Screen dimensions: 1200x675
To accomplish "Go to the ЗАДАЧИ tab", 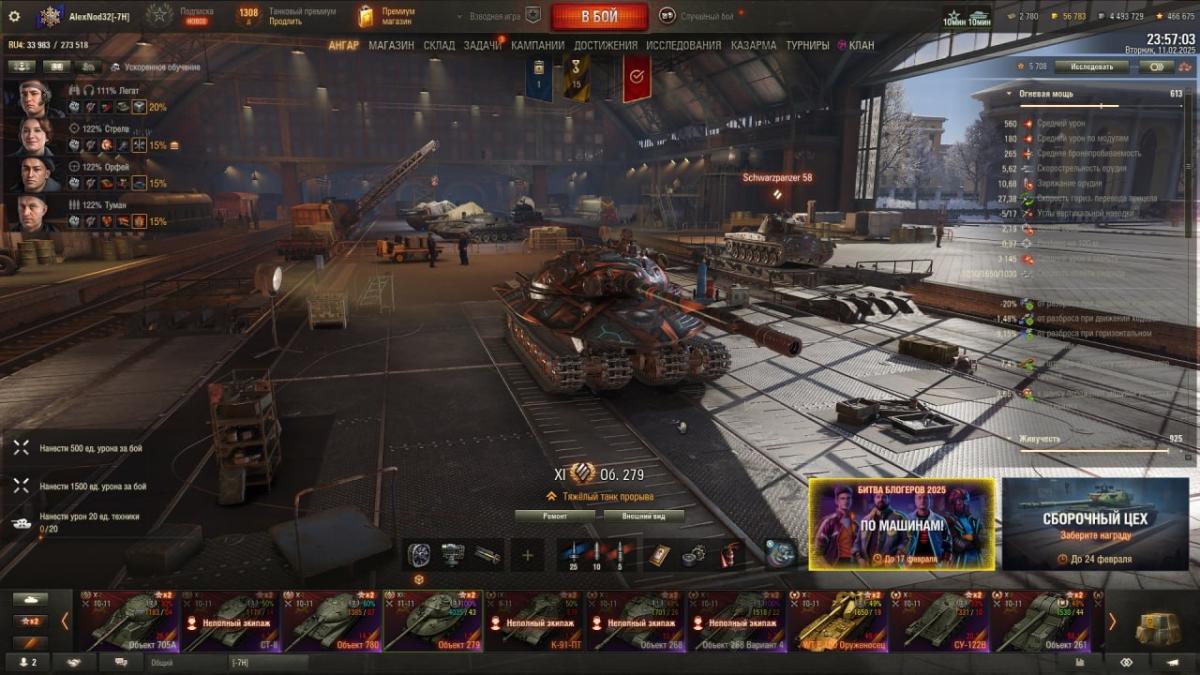I will pos(482,45).
